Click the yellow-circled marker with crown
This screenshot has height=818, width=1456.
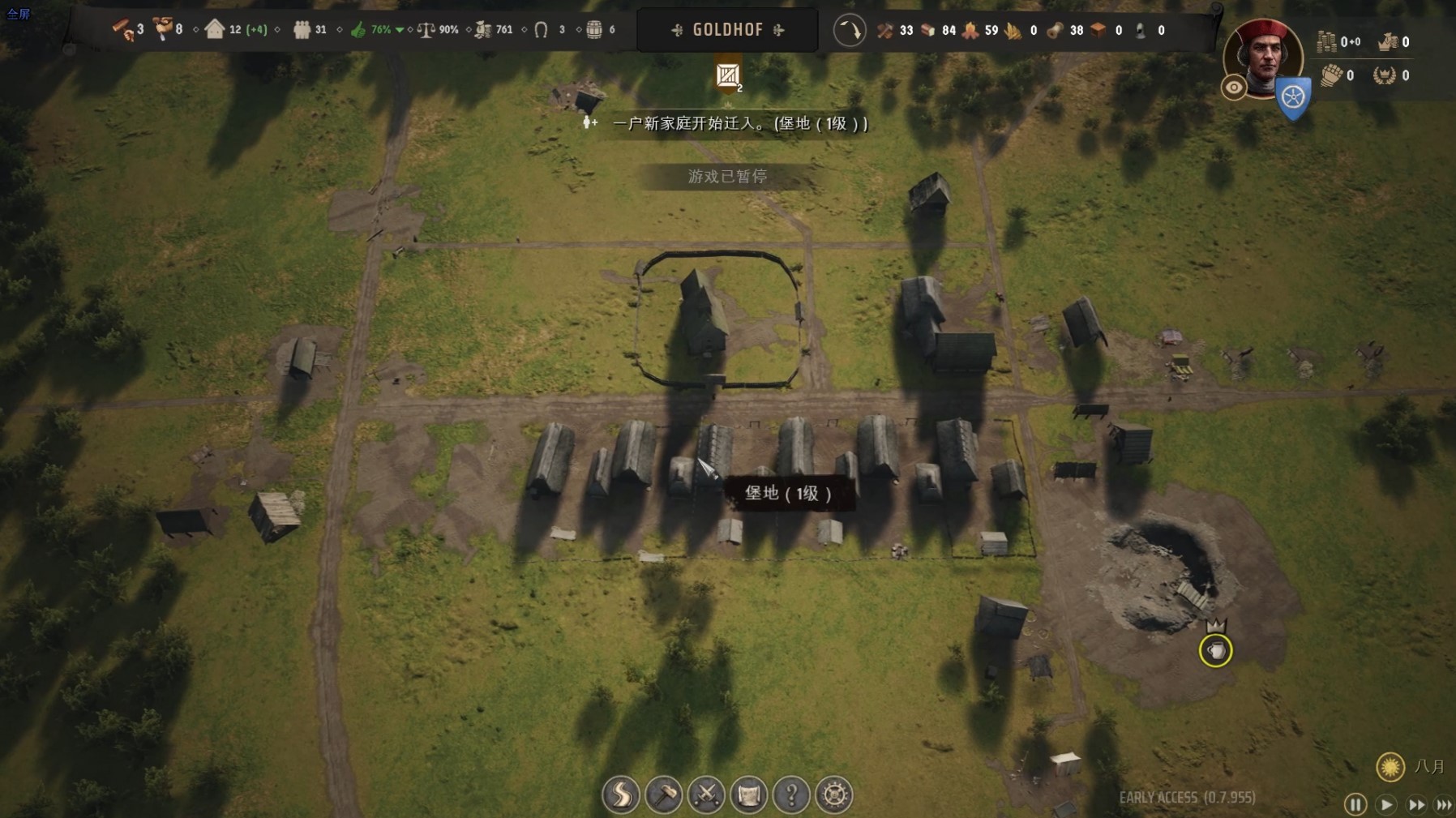pos(1215,650)
